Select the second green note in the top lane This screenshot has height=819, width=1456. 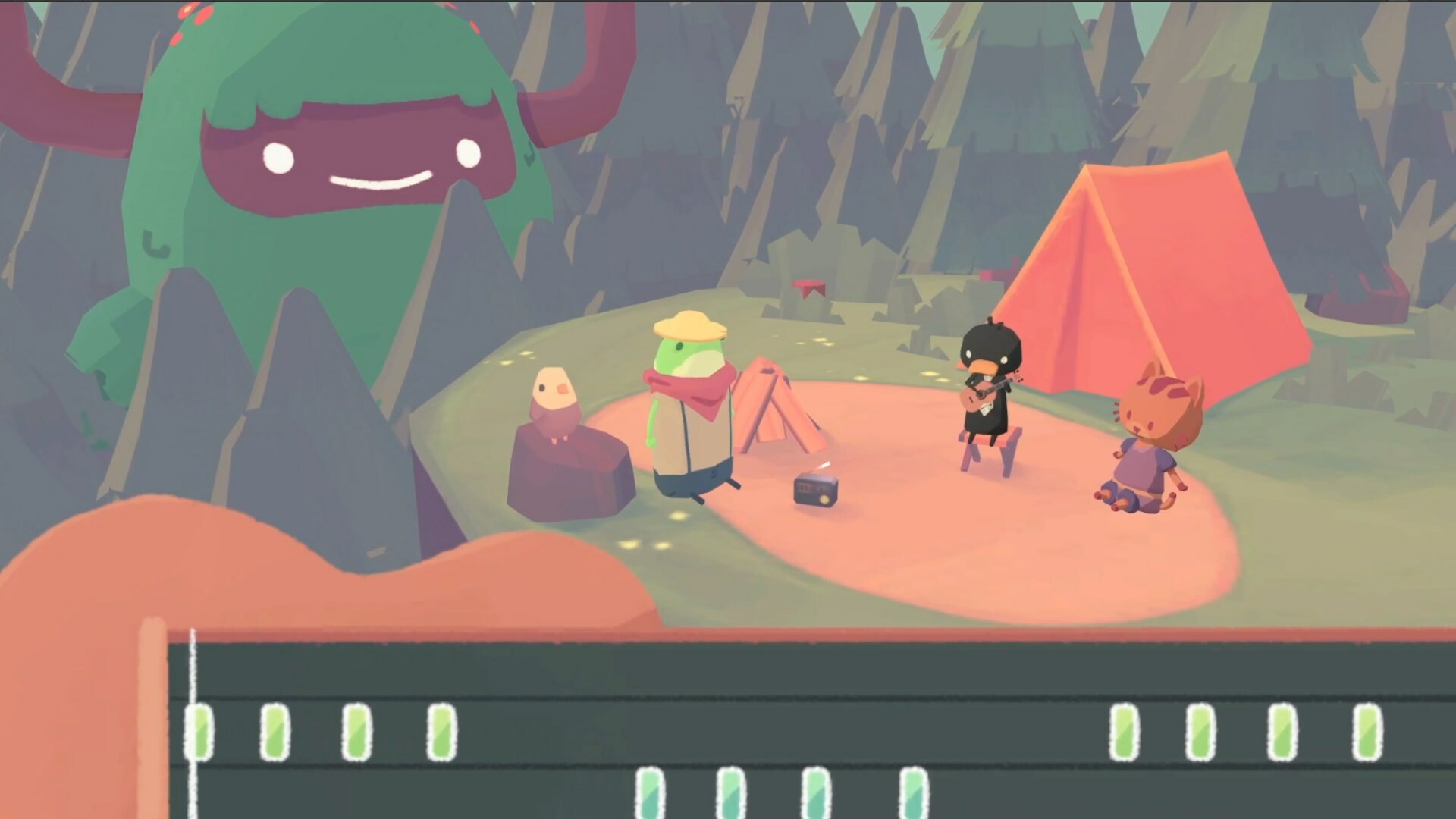pyautogui.click(x=274, y=733)
